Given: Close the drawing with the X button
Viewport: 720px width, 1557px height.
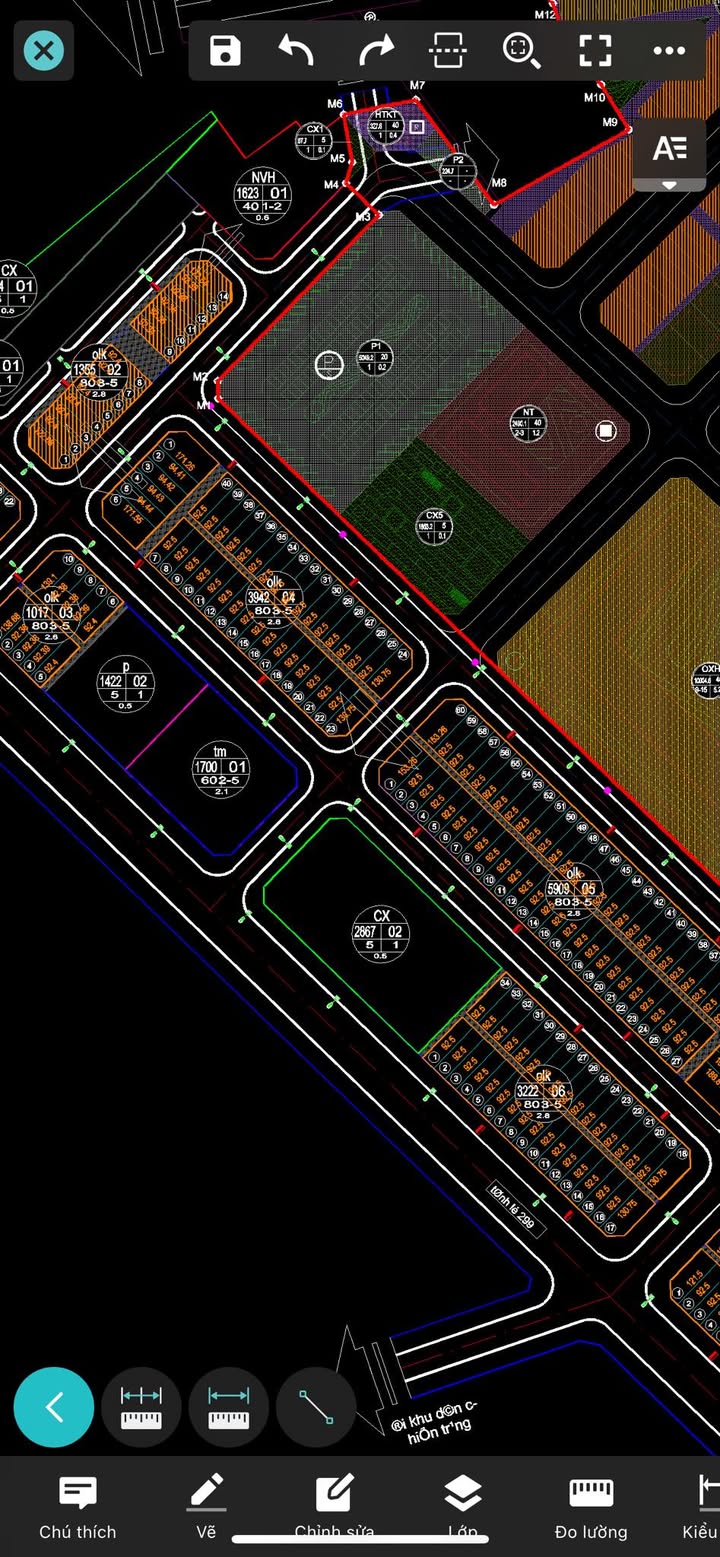Looking at the screenshot, I should [44, 51].
